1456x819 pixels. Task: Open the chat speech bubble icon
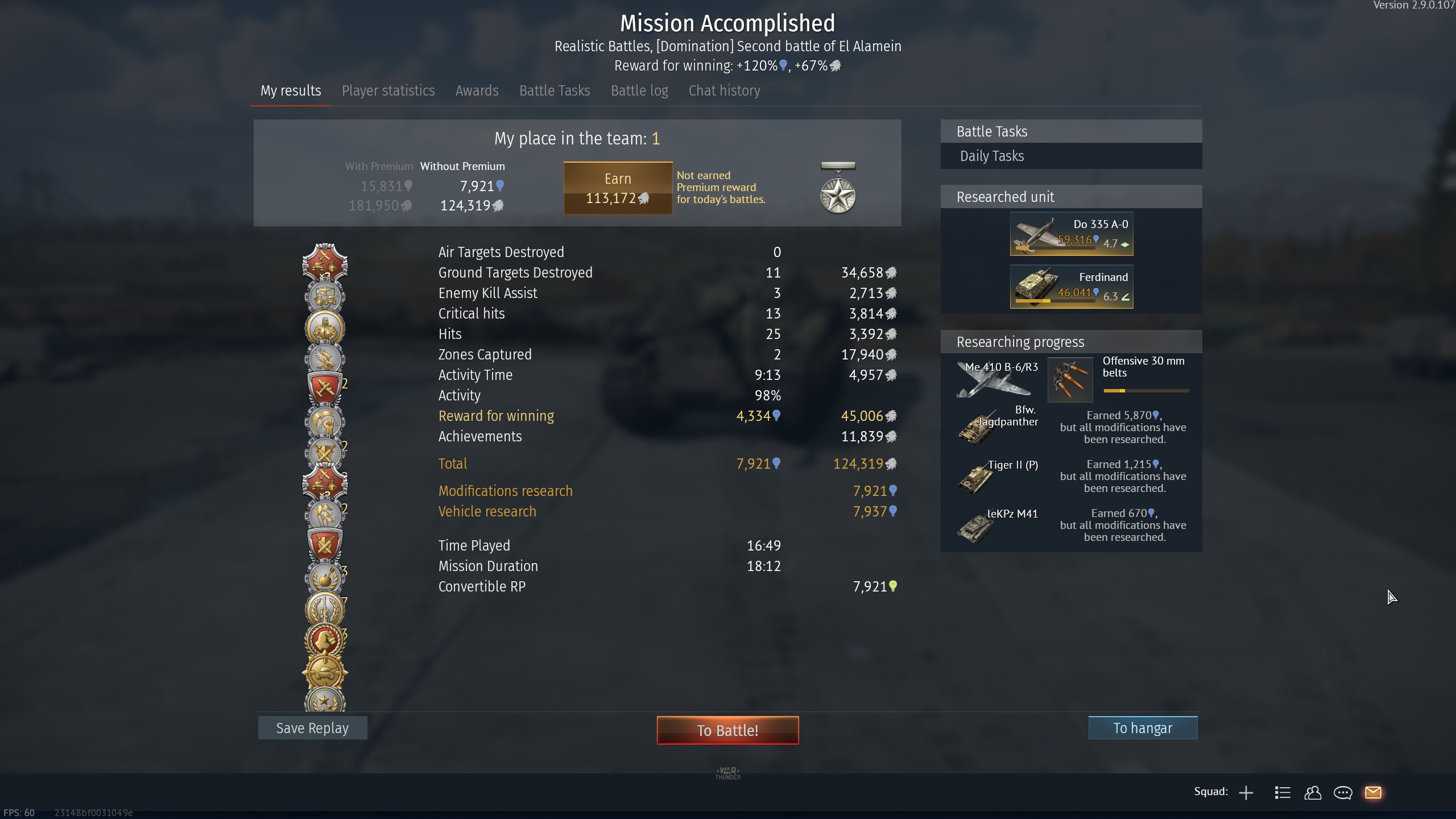(1343, 793)
